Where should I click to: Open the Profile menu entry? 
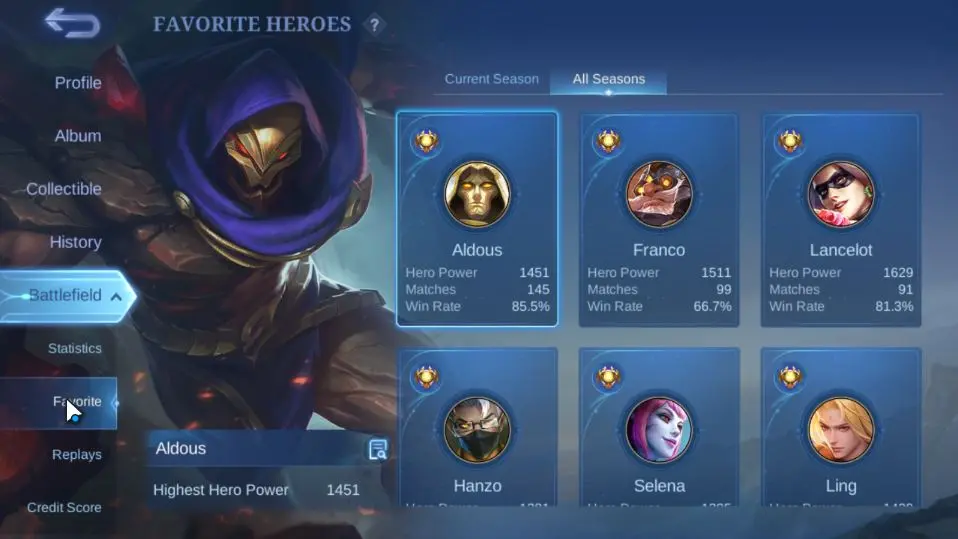click(77, 83)
